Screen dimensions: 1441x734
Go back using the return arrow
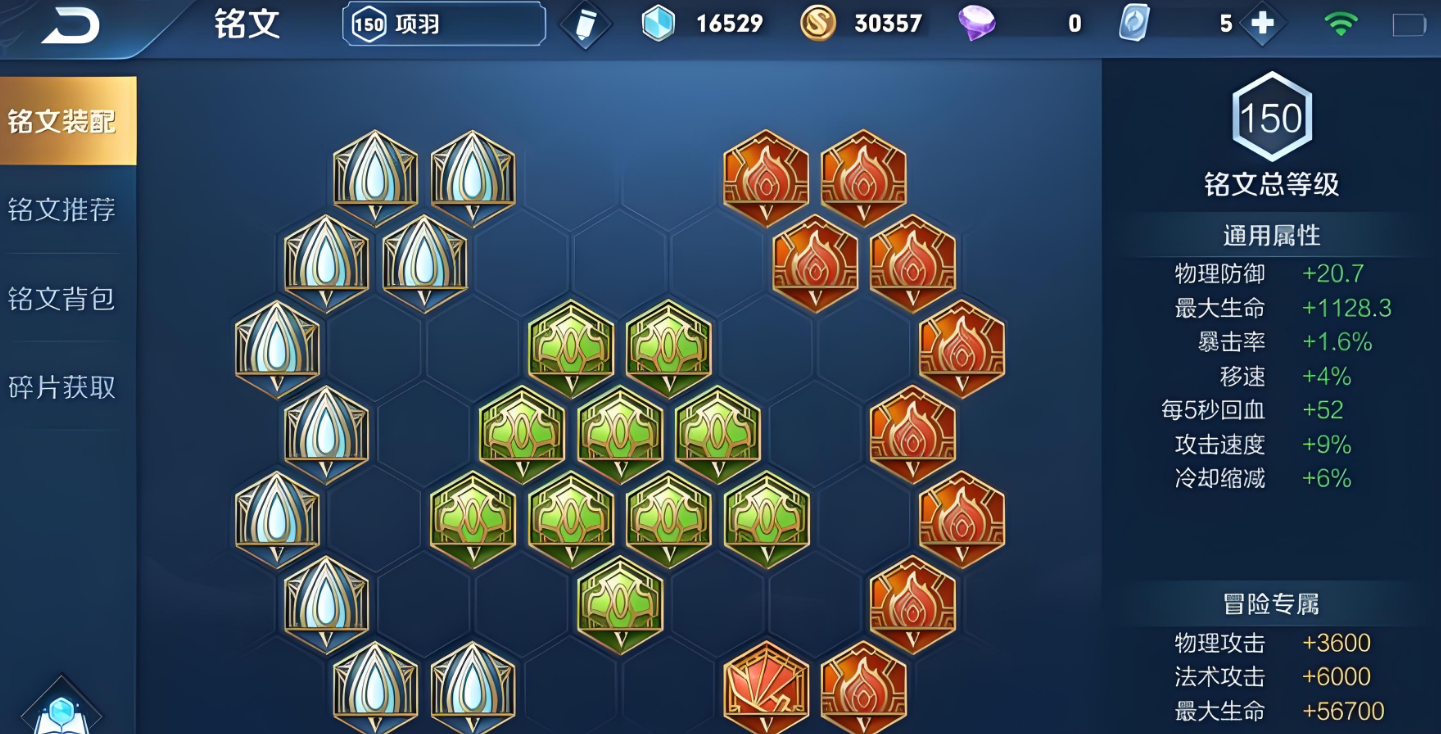pyautogui.click(x=69, y=27)
